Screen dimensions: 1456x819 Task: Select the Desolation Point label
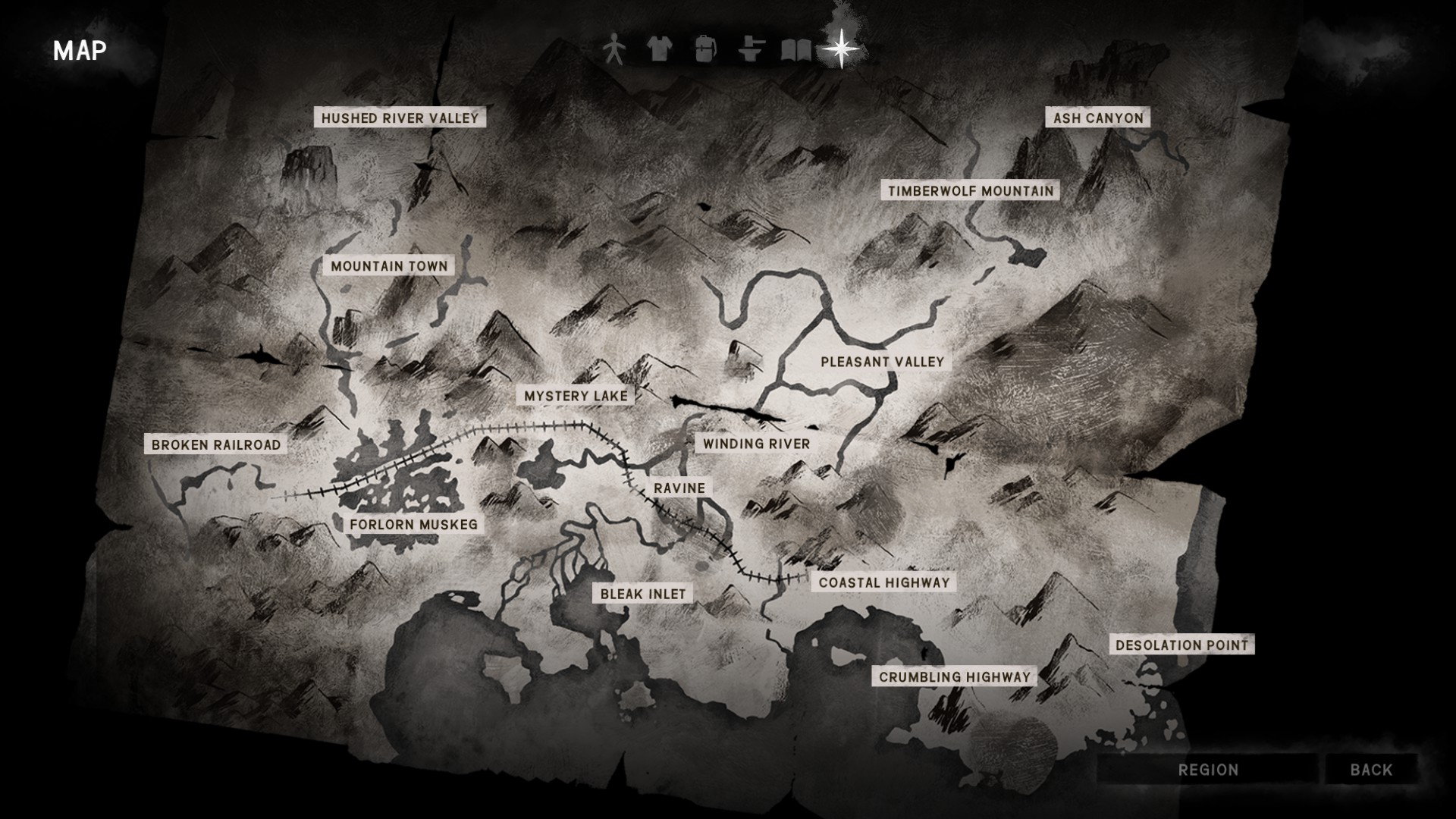coord(1181,645)
